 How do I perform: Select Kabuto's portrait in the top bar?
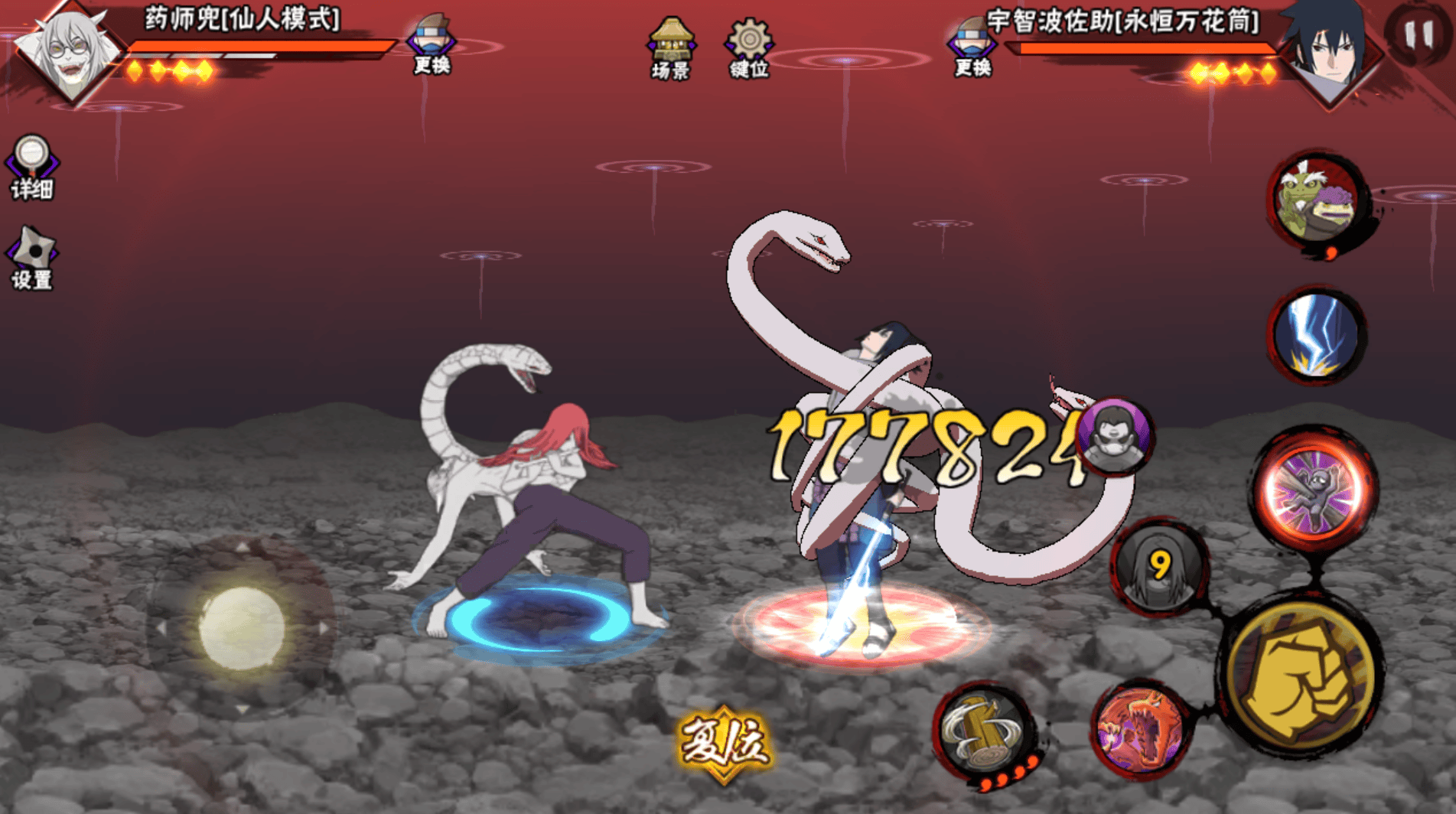coord(69,50)
